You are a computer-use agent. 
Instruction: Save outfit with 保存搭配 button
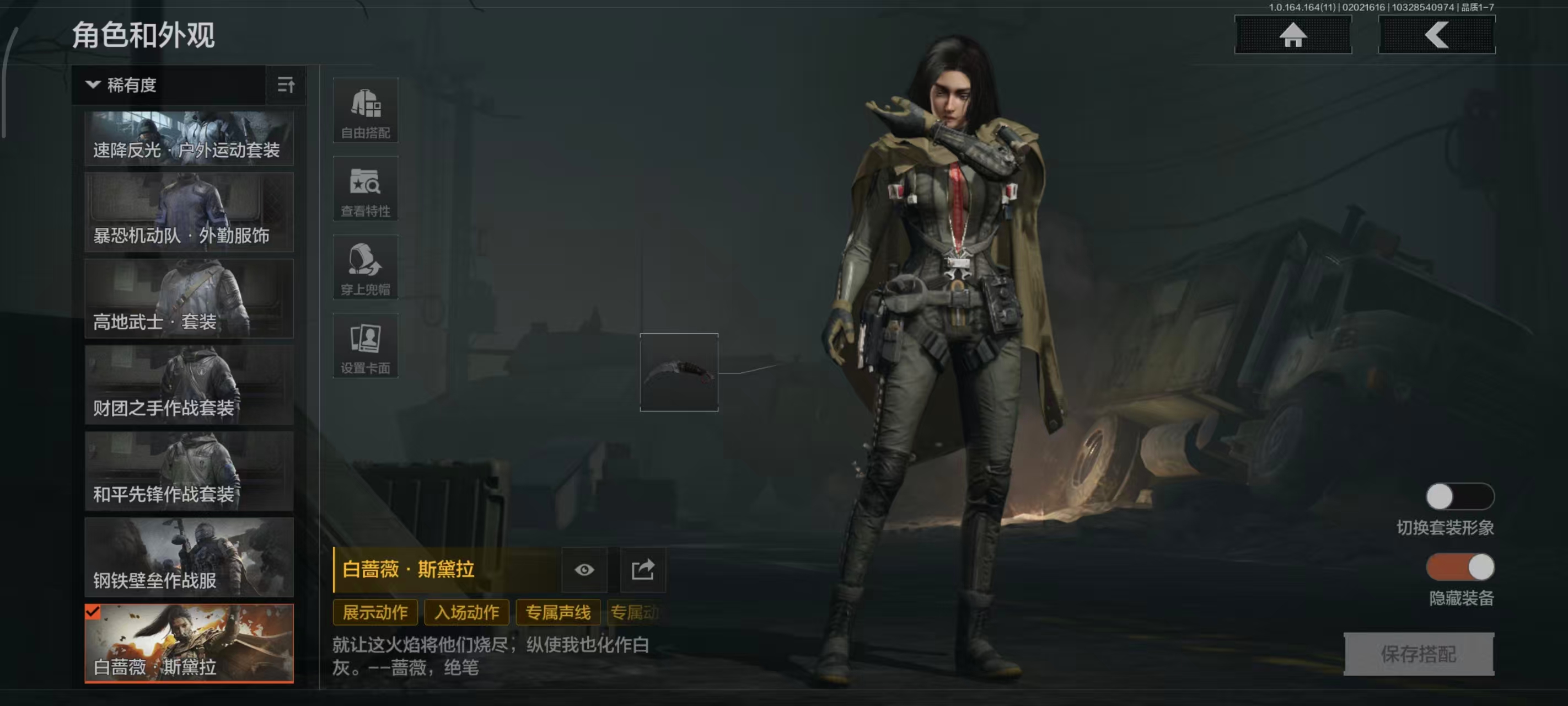pyautogui.click(x=1418, y=654)
